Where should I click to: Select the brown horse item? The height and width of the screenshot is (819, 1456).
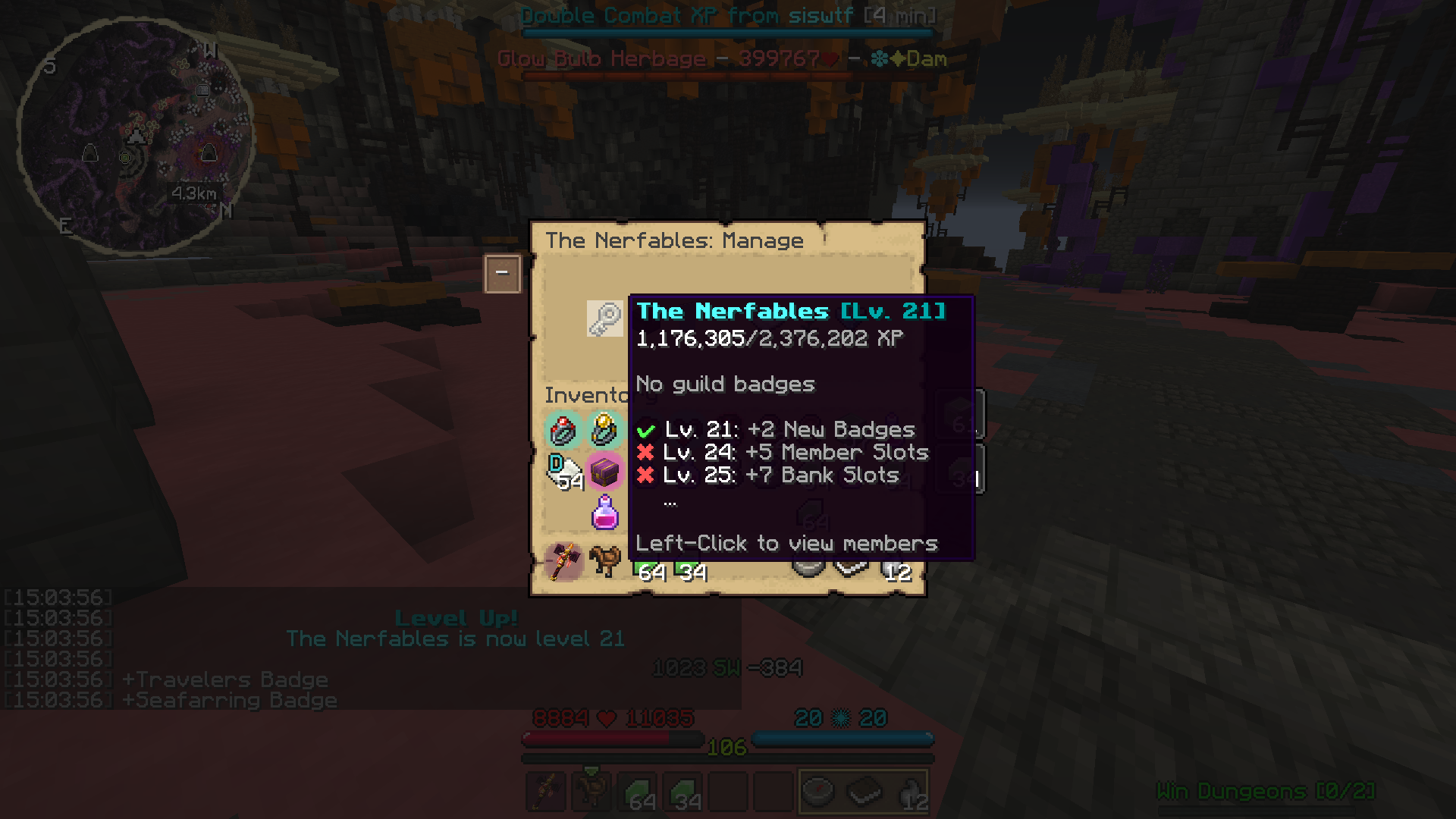click(x=604, y=562)
